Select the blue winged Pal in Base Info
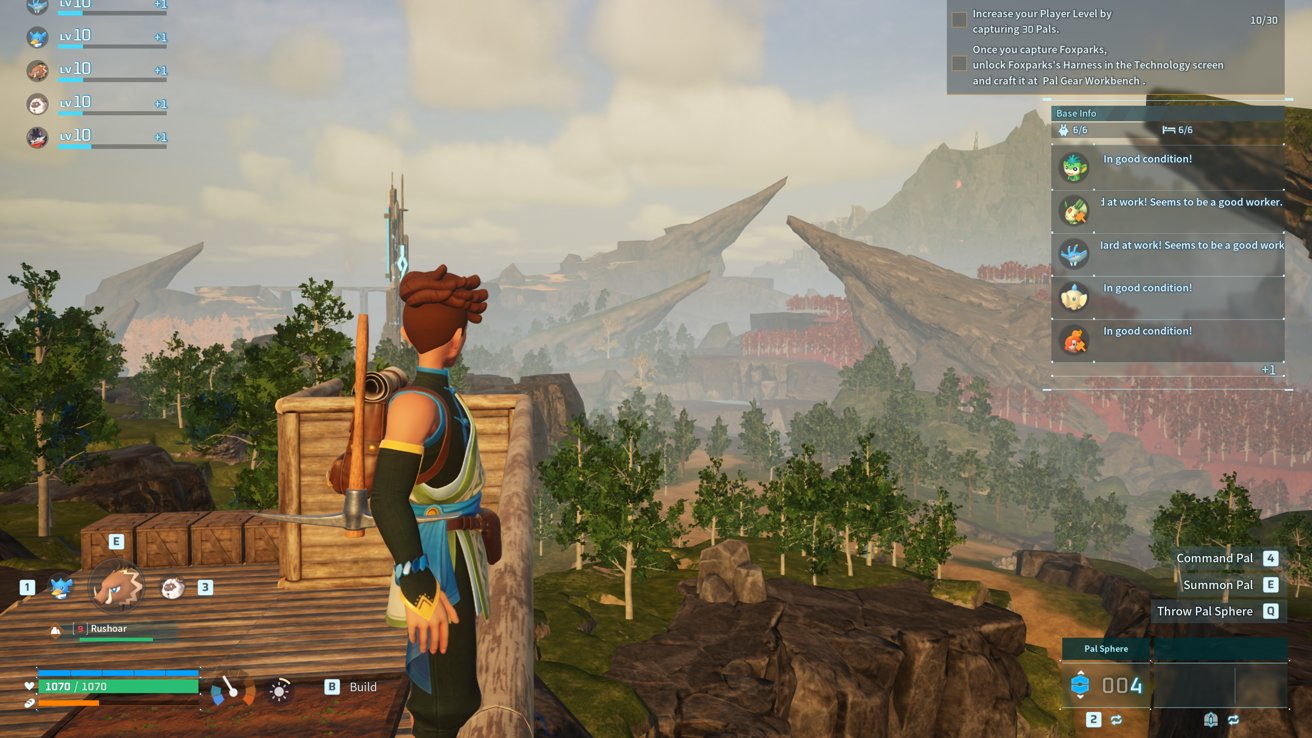This screenshot has width=1312, height=738. (x=1074, y=253)
